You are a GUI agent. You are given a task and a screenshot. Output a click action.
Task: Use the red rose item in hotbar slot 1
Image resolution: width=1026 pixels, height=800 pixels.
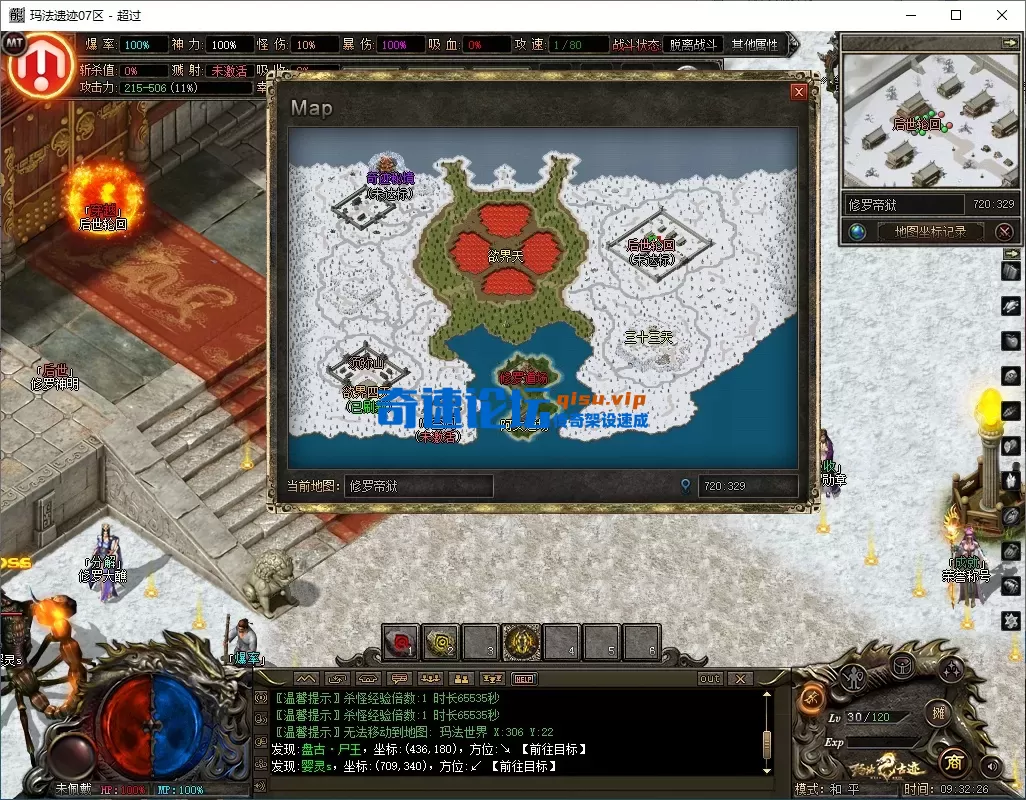(401, 643)
